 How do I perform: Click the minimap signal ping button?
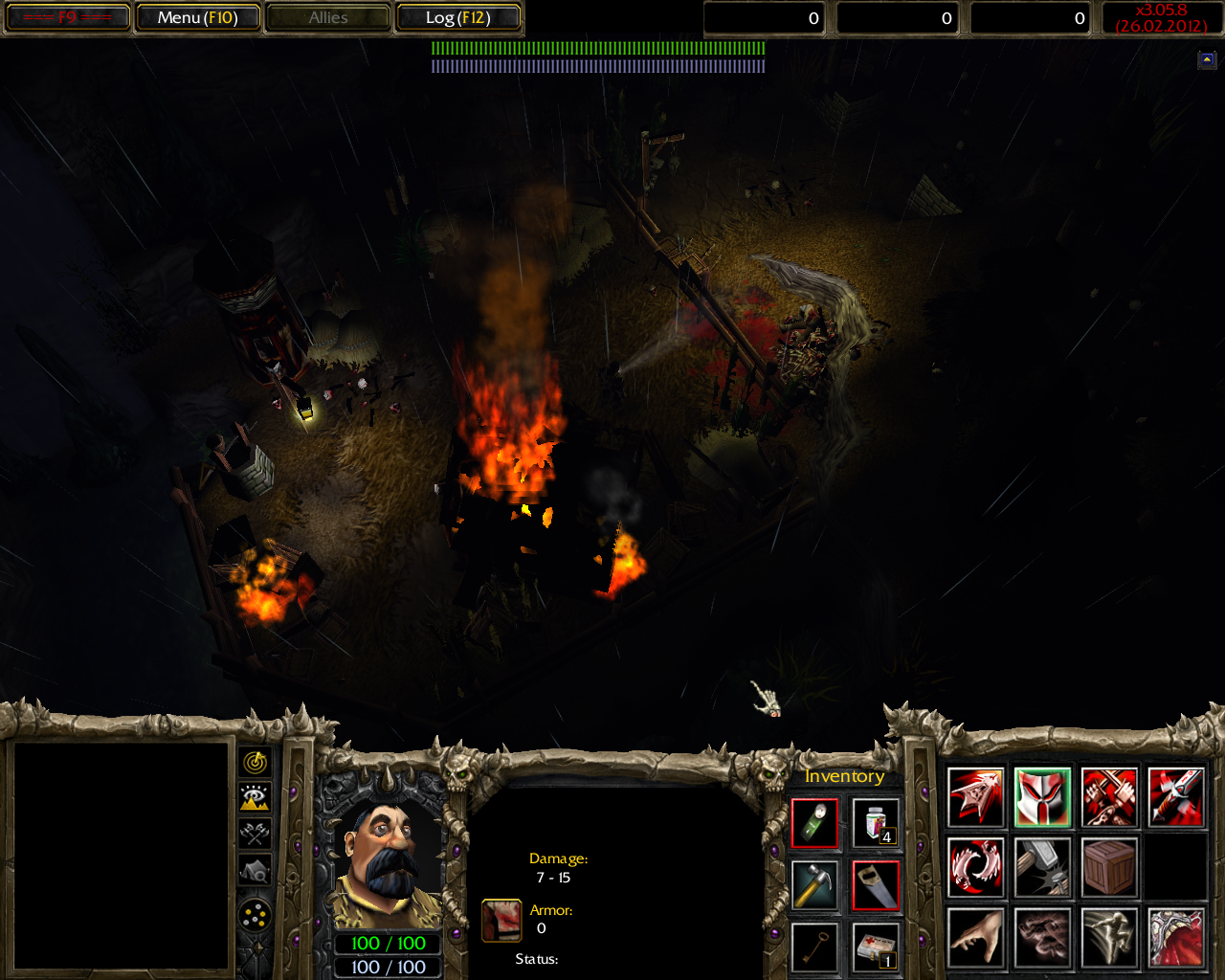pos(255,763)
